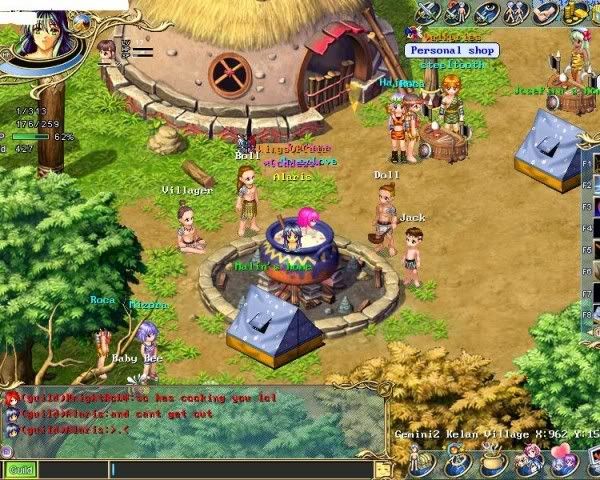Open the two-figures party icon

[x=517, y=11]
